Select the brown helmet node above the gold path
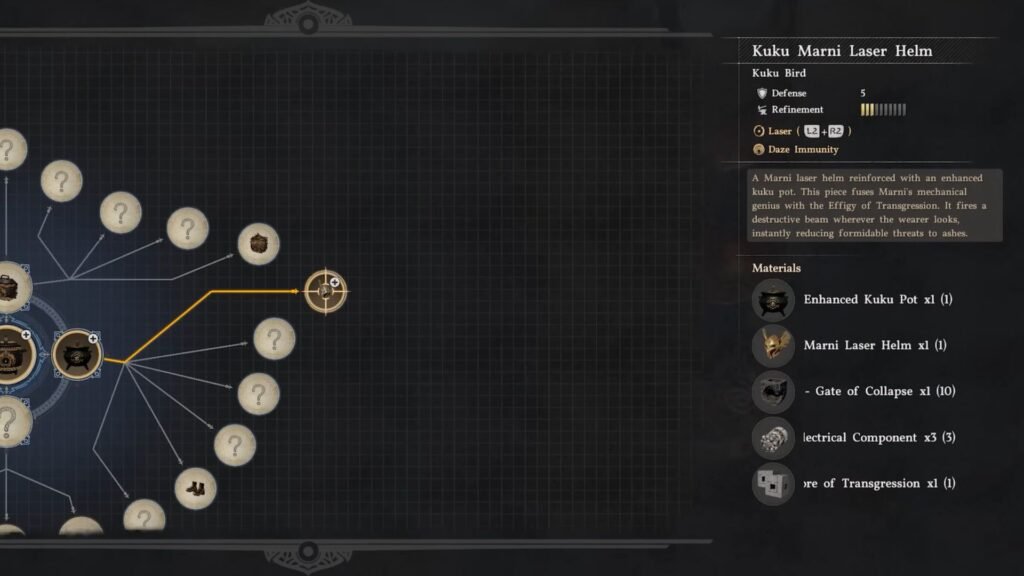The image size is (1024, 576). 258,244
